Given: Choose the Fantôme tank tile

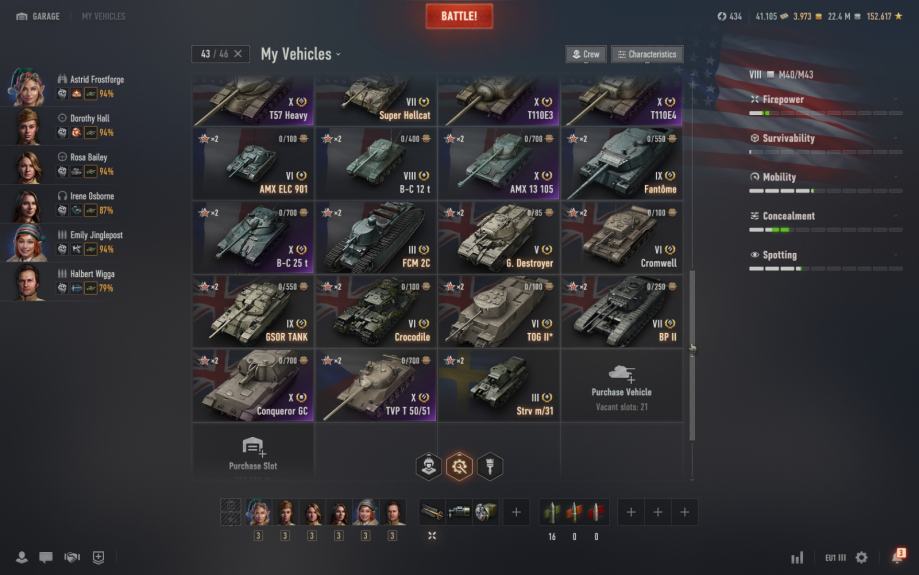Looking at the screenshot, I should (622, 163).
